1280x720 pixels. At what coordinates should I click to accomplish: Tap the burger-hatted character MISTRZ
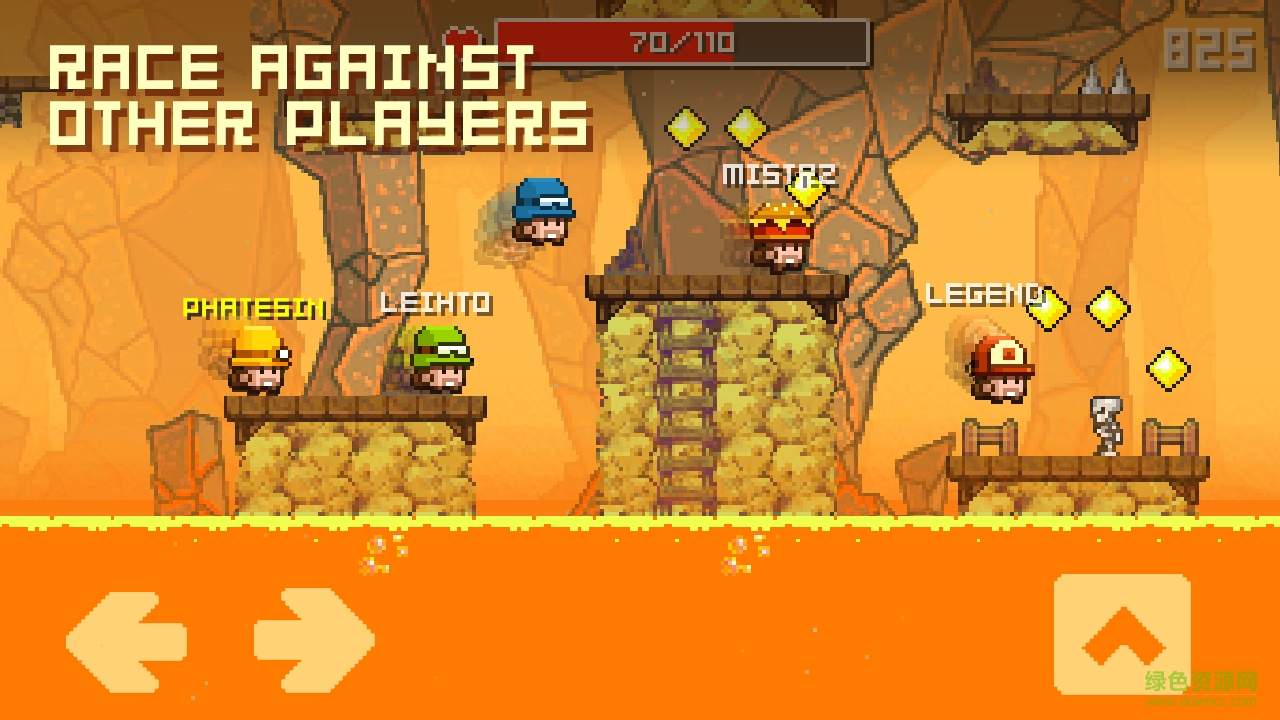click(780, 235)
